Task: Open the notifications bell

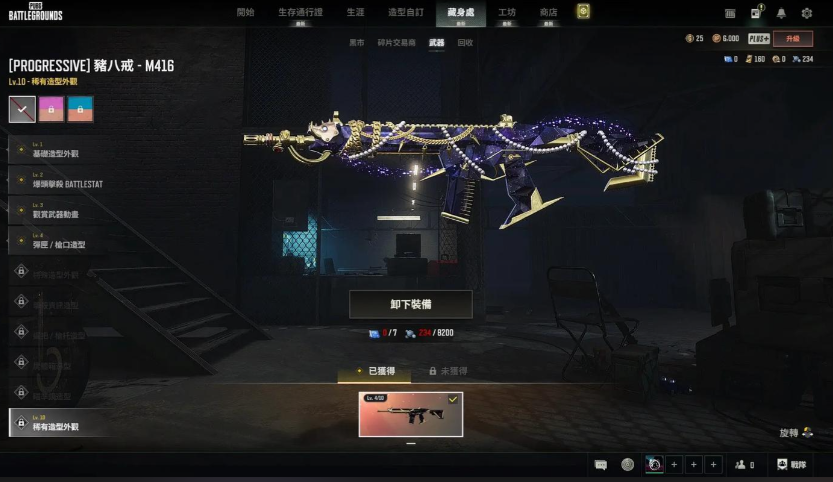Action: point(780,13)
